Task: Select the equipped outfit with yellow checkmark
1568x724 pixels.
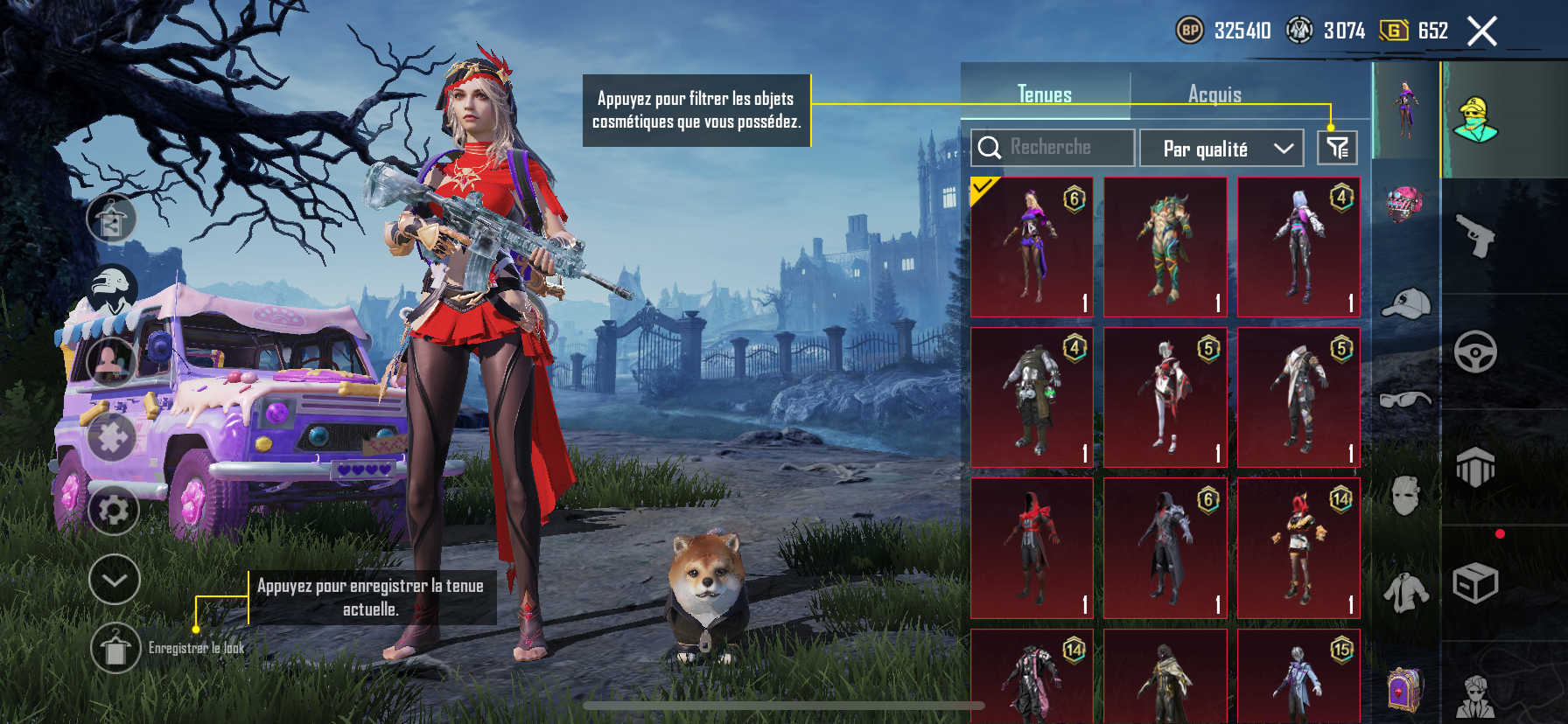Action: click(1032, 247)
